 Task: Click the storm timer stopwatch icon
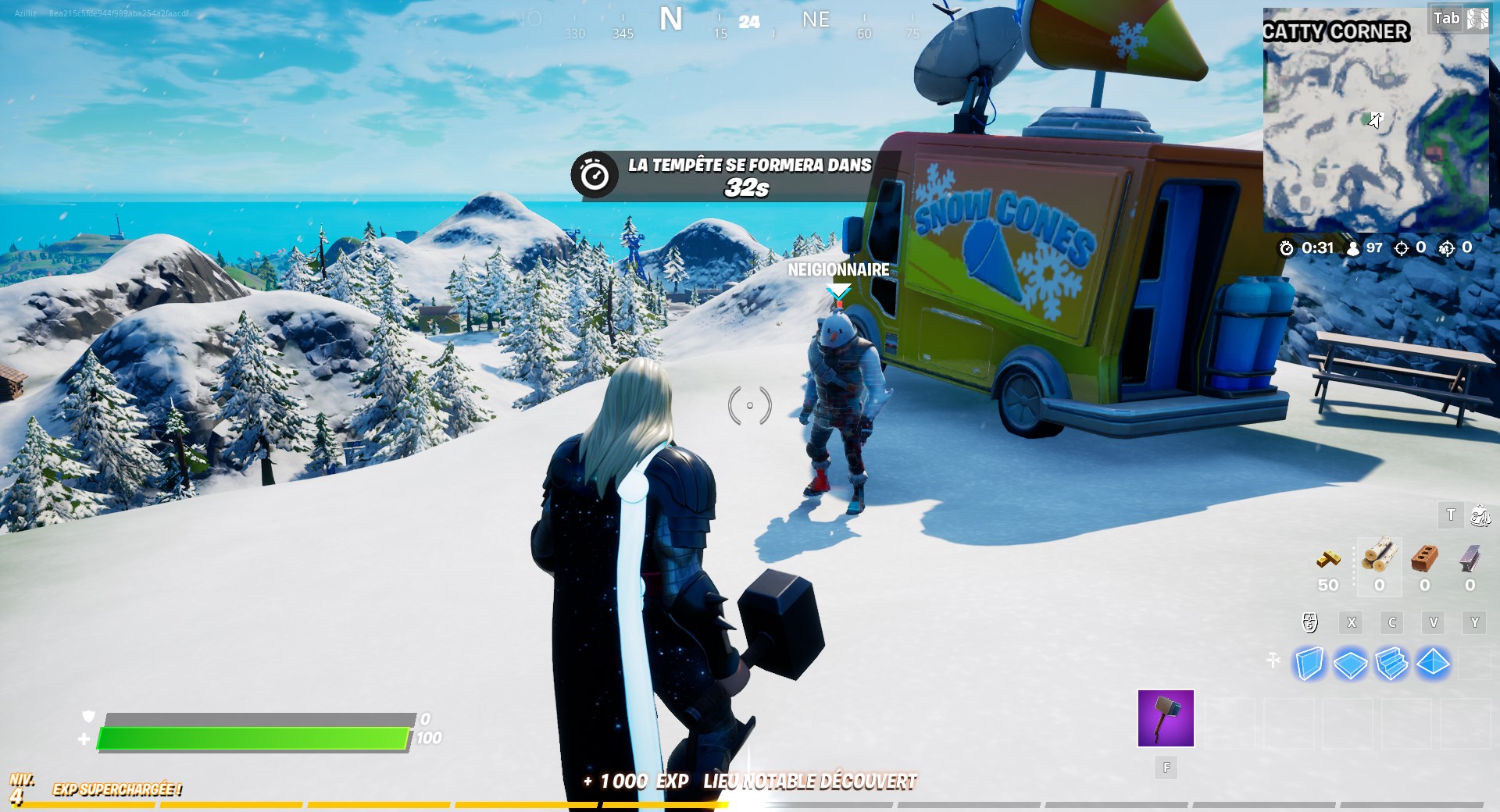1286,249
